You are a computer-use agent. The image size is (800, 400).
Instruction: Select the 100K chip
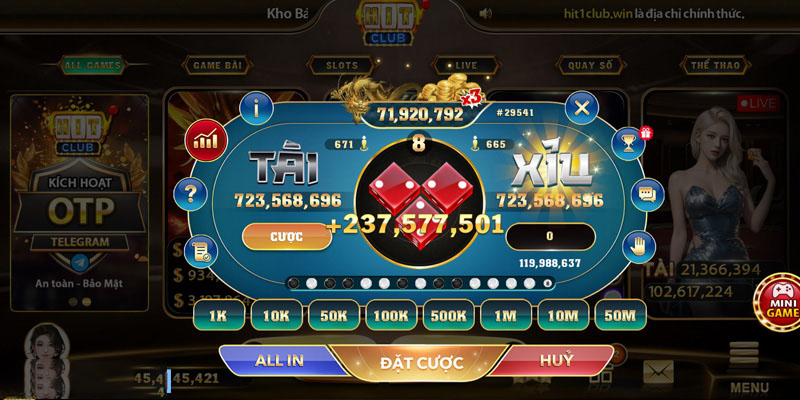coord(391,315)
